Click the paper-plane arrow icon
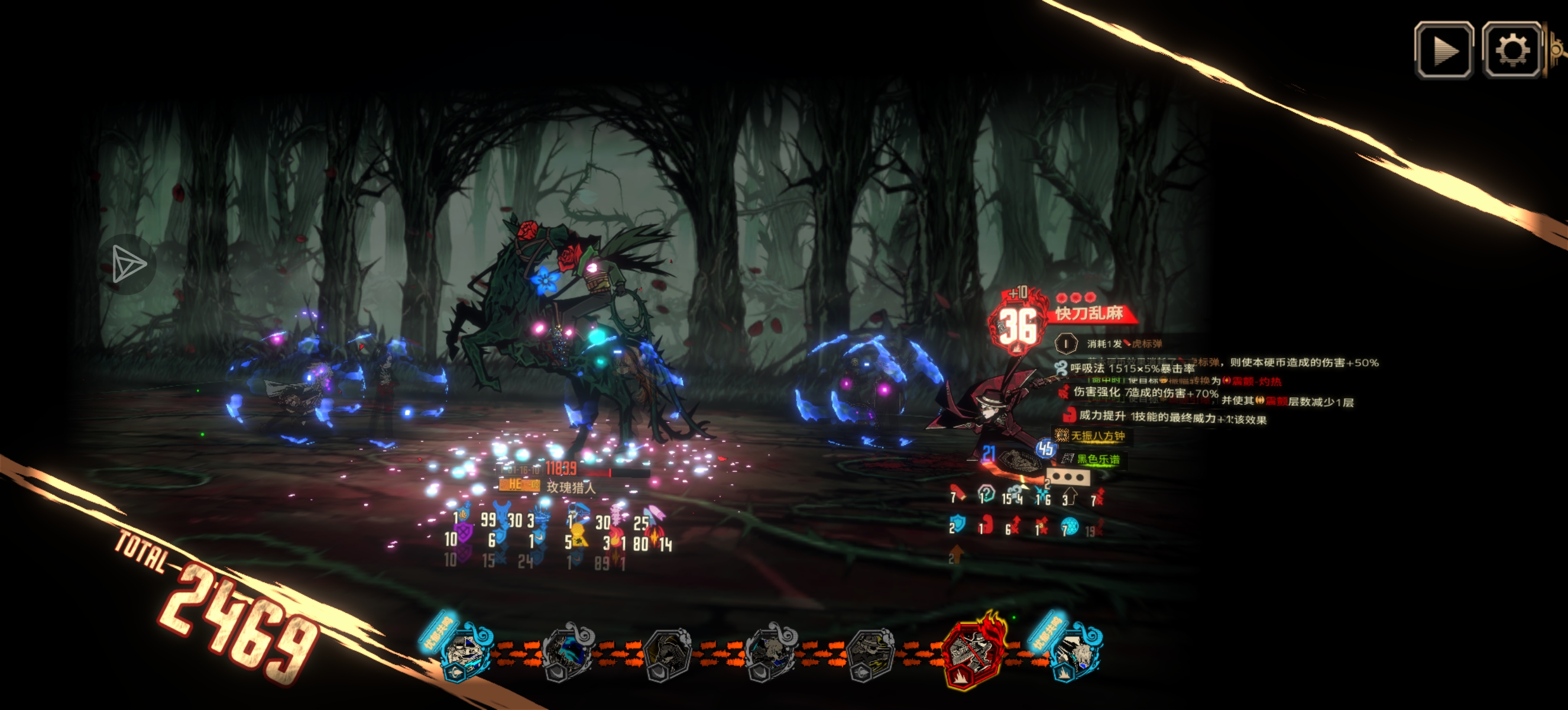The width and height of the screenshot is (1568, 710). click(128, 264)
